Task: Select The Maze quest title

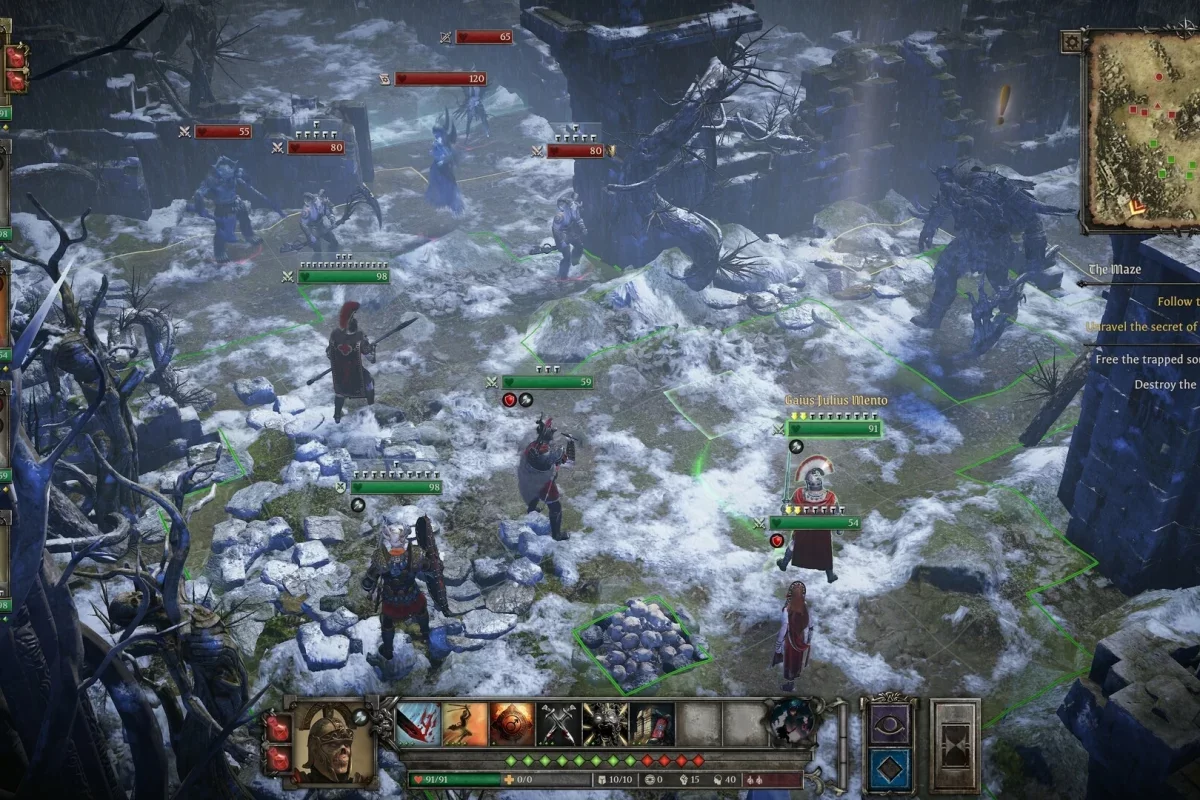Action: coord(1115,270)
